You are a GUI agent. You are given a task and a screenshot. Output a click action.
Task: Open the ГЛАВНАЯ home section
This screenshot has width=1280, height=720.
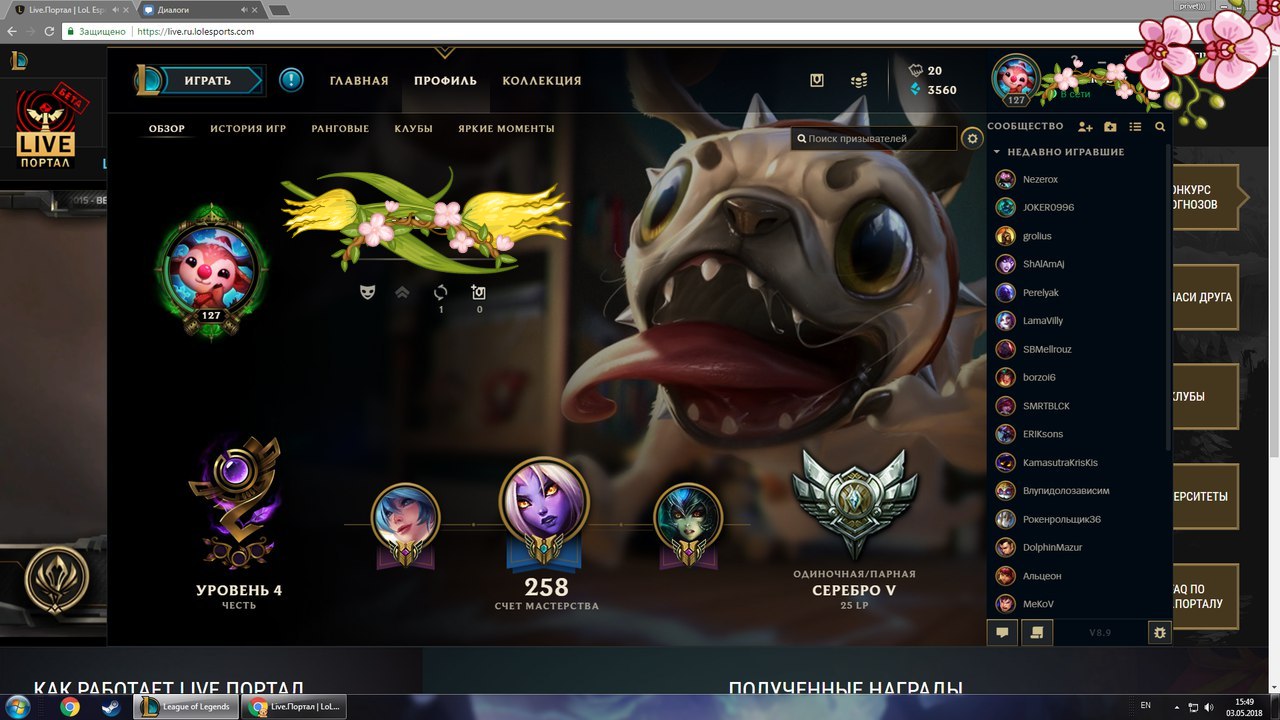pos(359,81)
